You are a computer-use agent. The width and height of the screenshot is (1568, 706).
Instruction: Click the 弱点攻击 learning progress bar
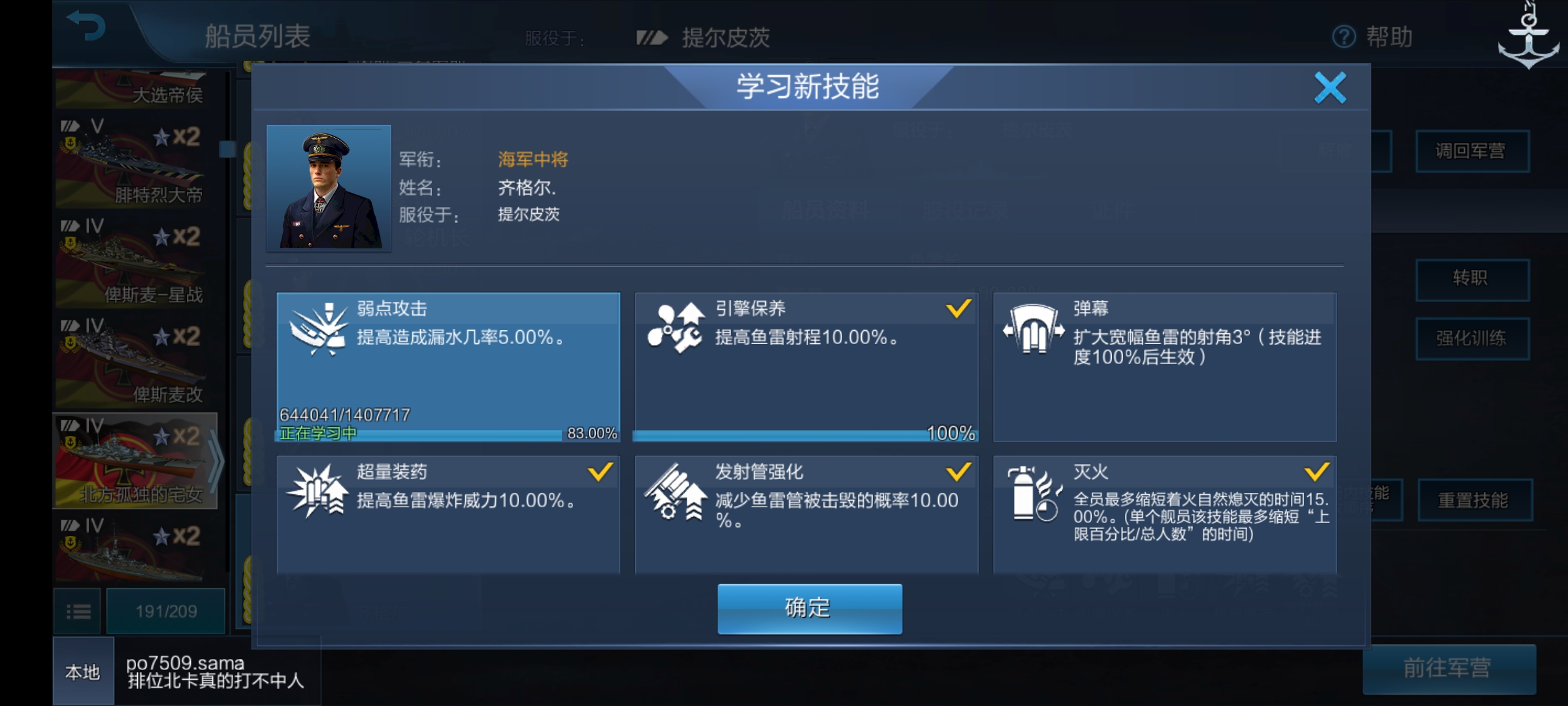(449, 433)
